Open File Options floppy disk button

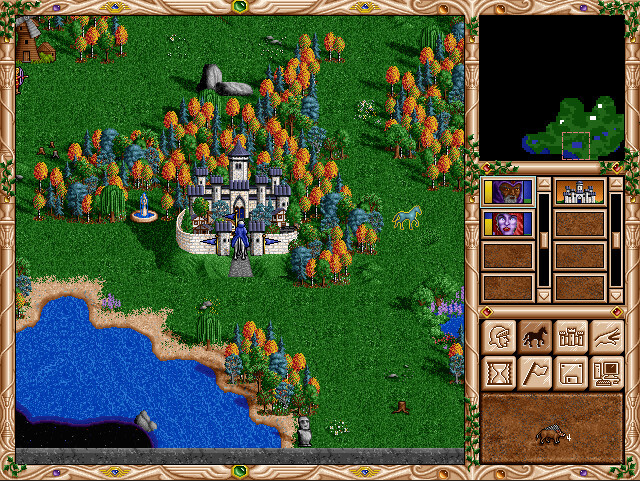(570, 373)
